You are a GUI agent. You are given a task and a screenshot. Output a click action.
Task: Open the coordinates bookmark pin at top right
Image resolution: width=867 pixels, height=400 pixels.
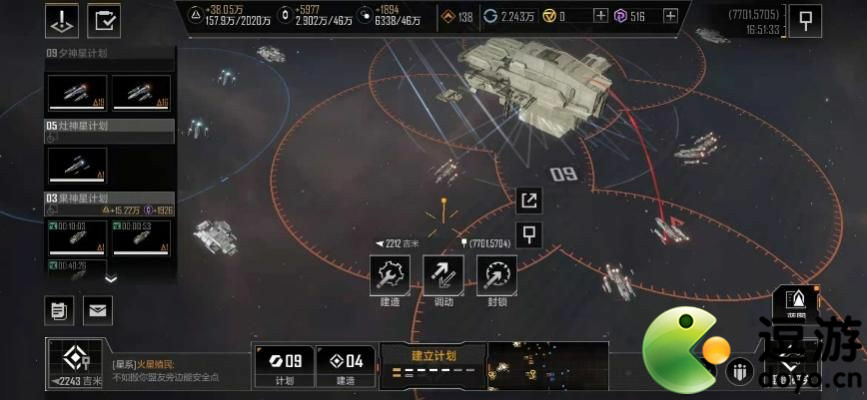tap(805, 19)
